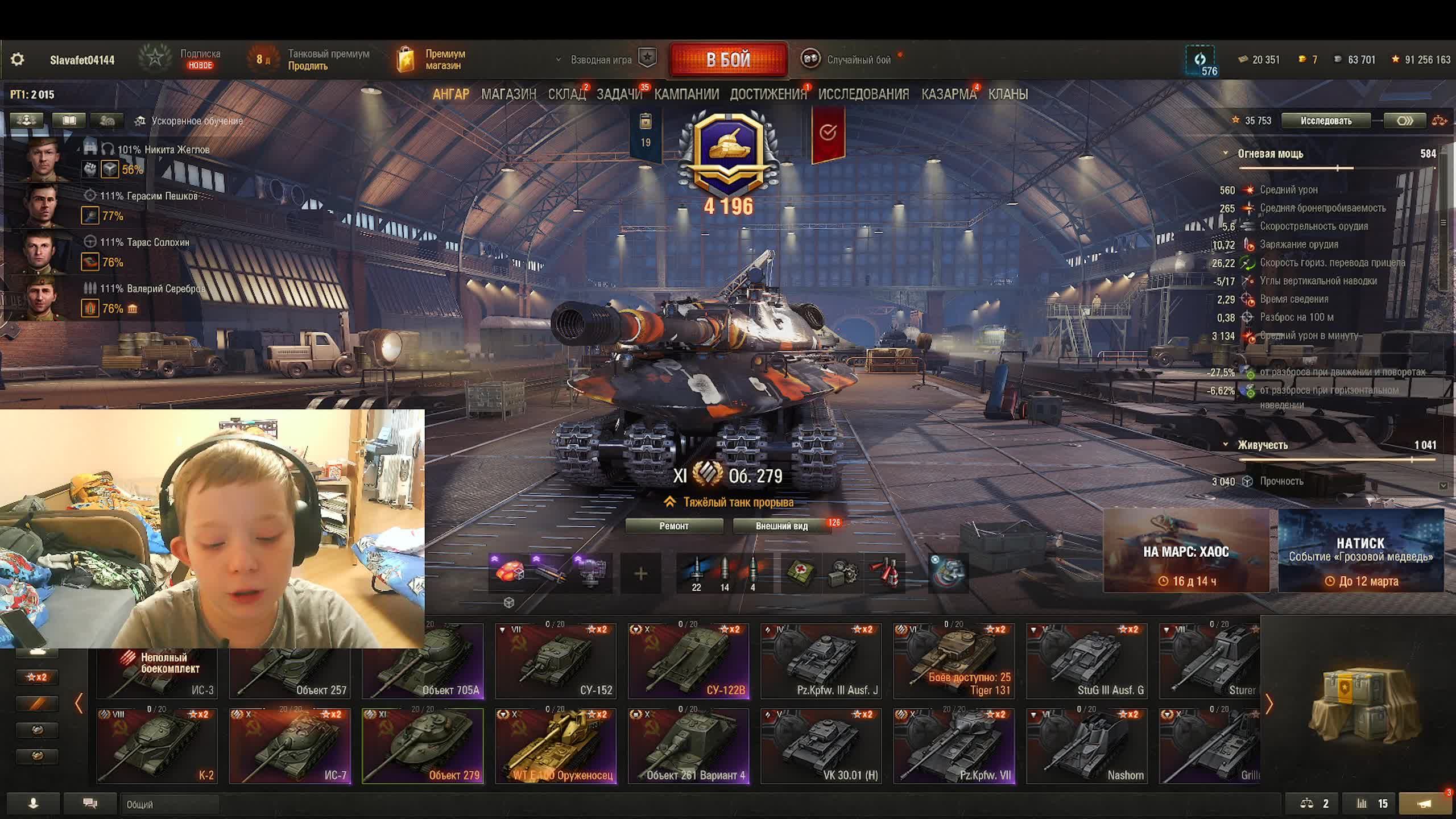Open the МАГАЗИН tab
1456x819 pixels.
(508, 94)
